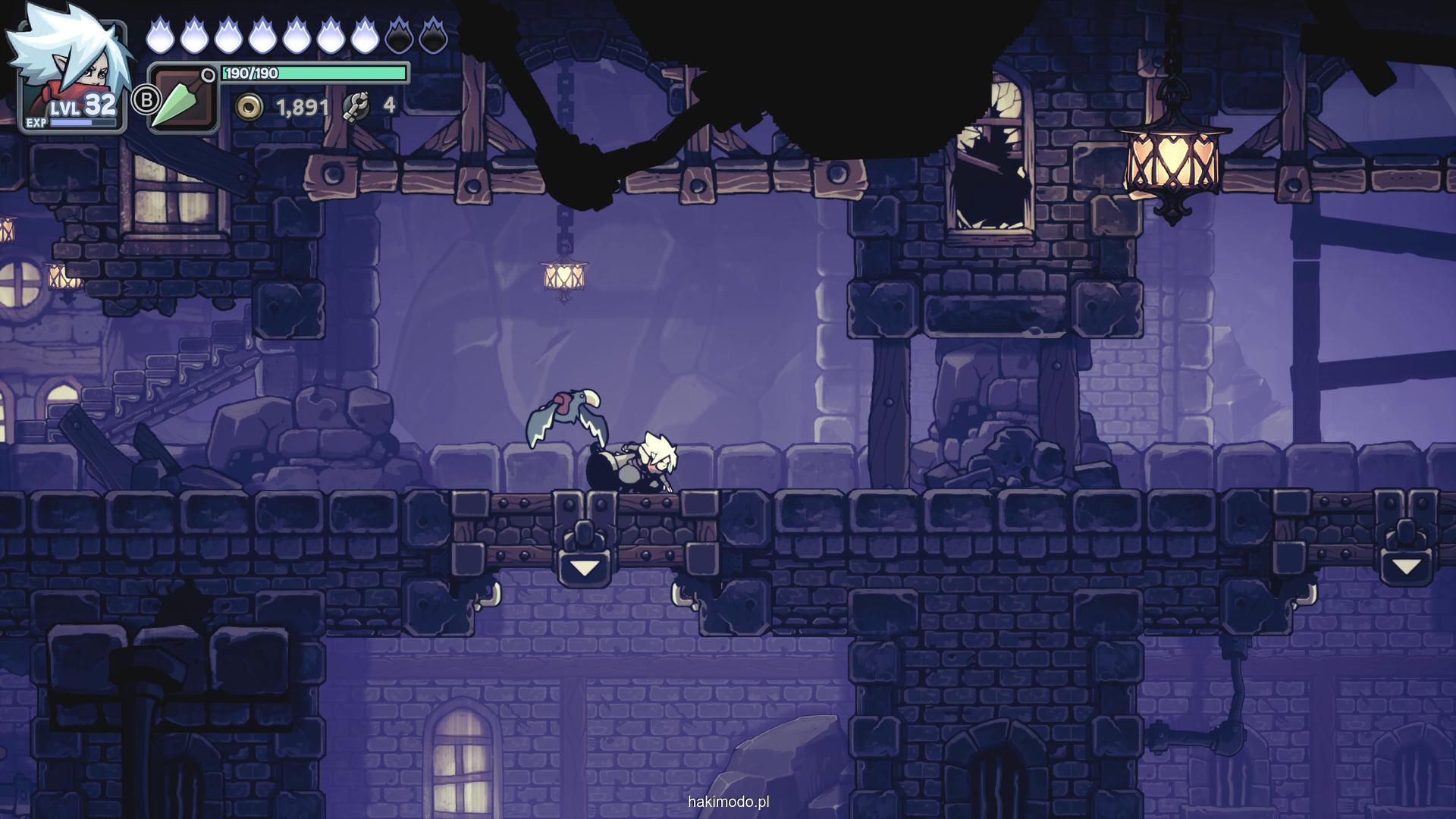The height and width of the screenshot is (819, 1456).
Task: Select the green kunai item slot
Action: click(x=183, y=99)
